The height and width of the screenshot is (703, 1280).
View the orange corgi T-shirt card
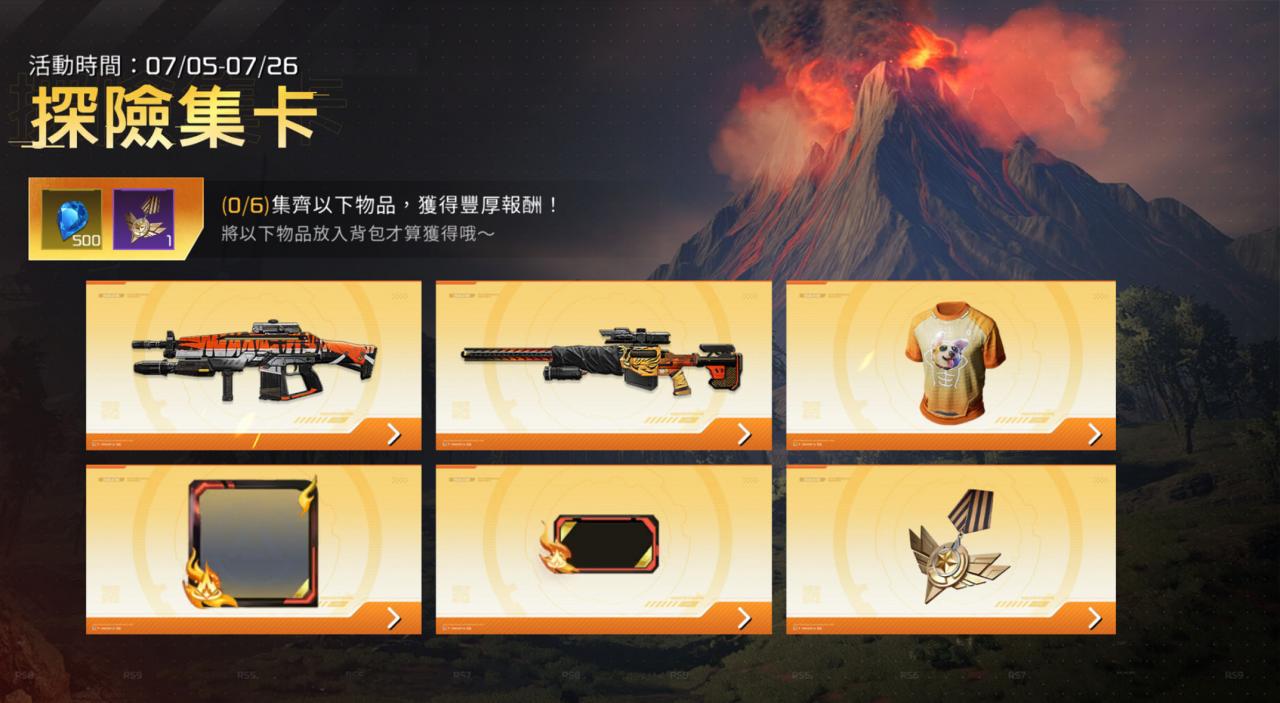click(x=950, y=365)
